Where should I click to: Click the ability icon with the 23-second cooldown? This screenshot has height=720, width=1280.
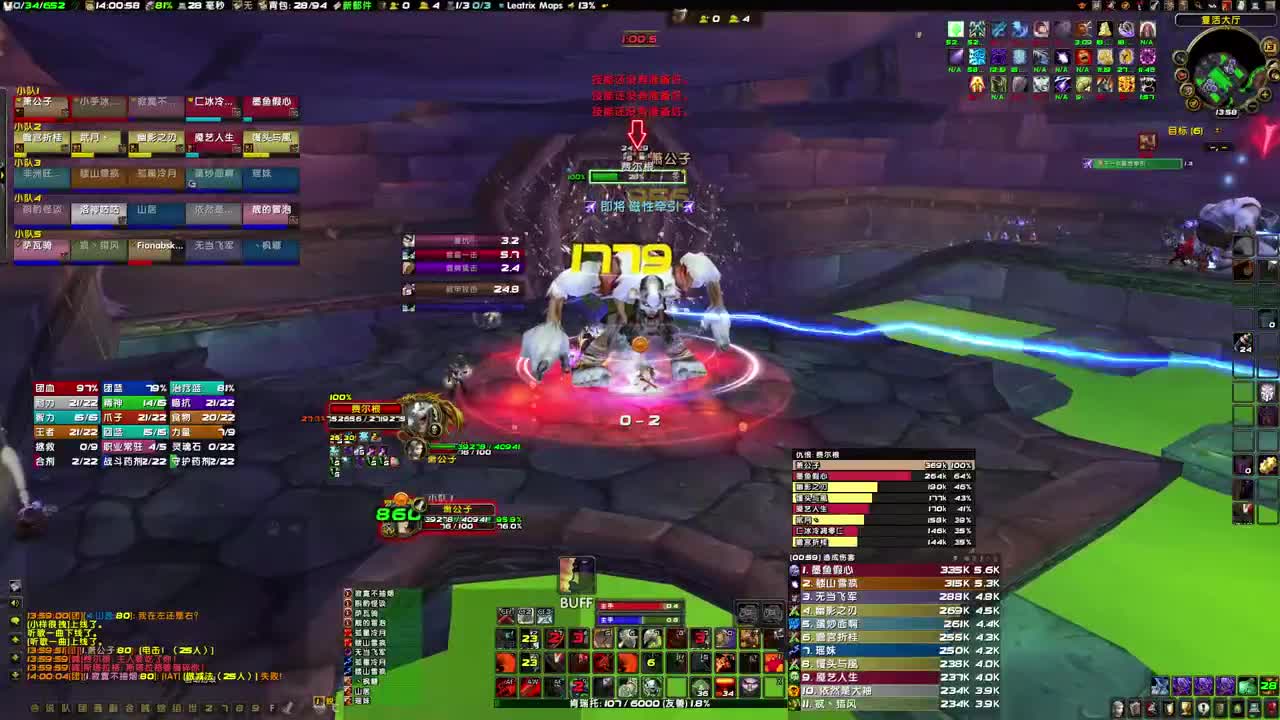528,638
